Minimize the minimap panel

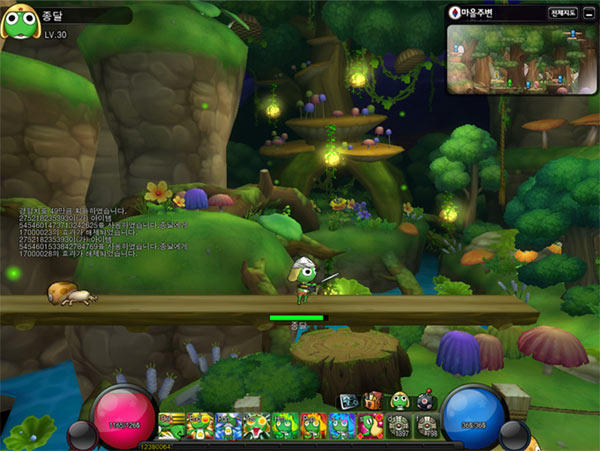tap(590, 14)
